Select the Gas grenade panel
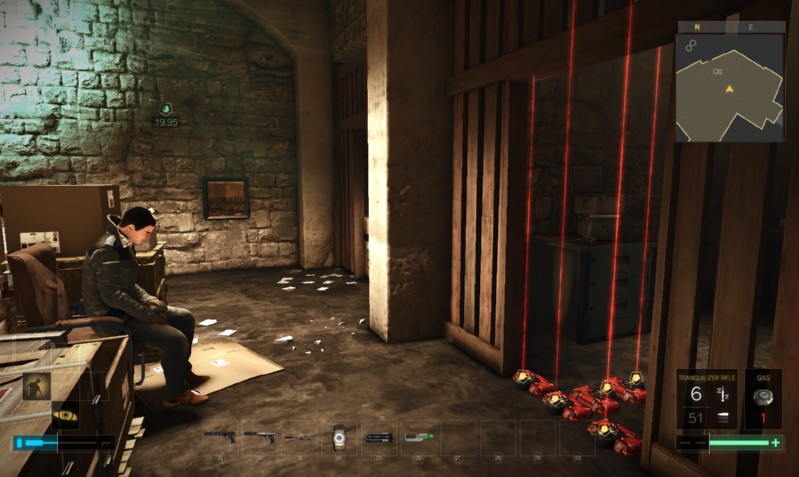The width and height of the screenshot is (799, 477). point(763,400)
